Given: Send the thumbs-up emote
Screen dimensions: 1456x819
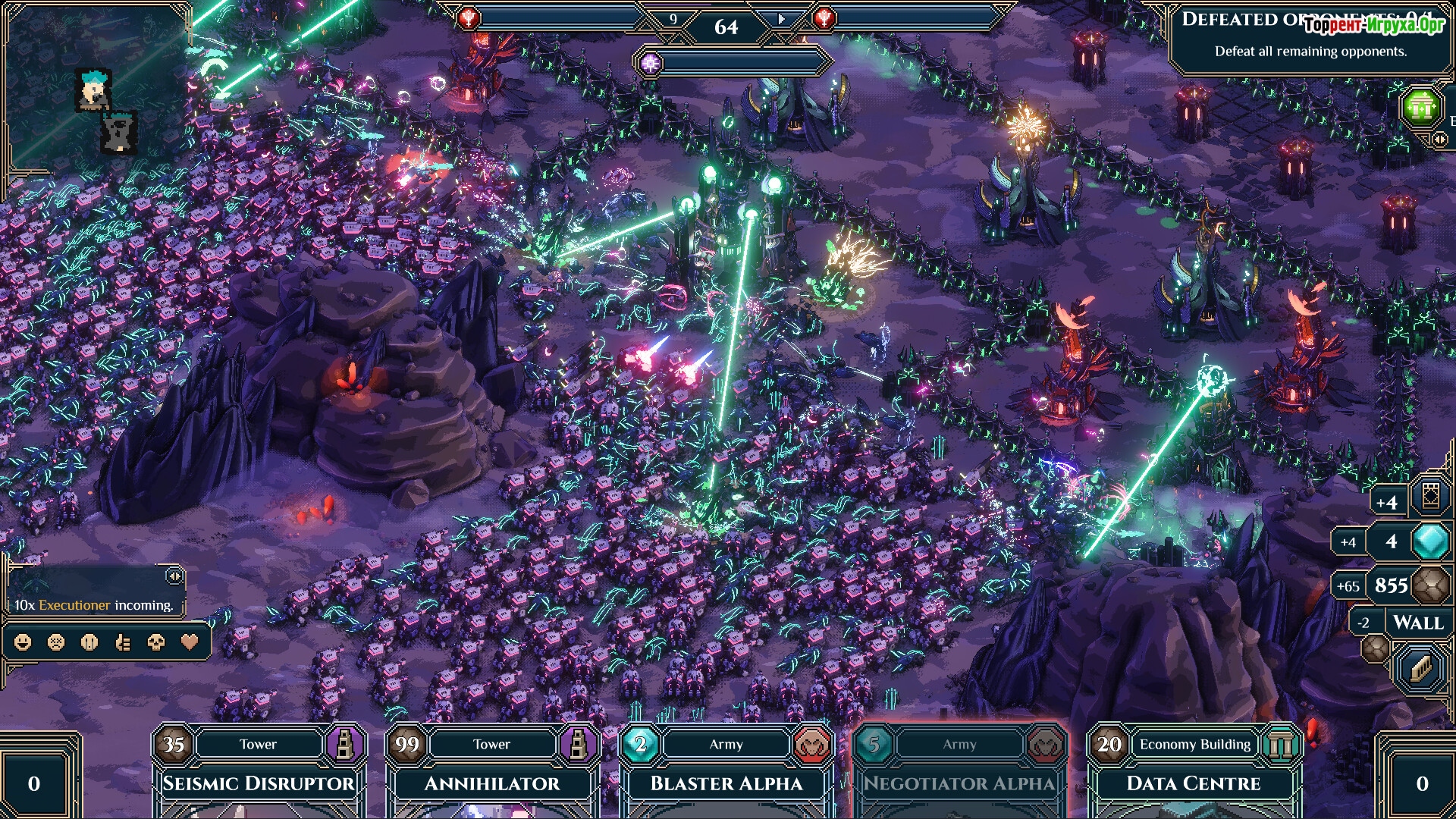Looking at the screenshot, I should [x=123, y=642].
